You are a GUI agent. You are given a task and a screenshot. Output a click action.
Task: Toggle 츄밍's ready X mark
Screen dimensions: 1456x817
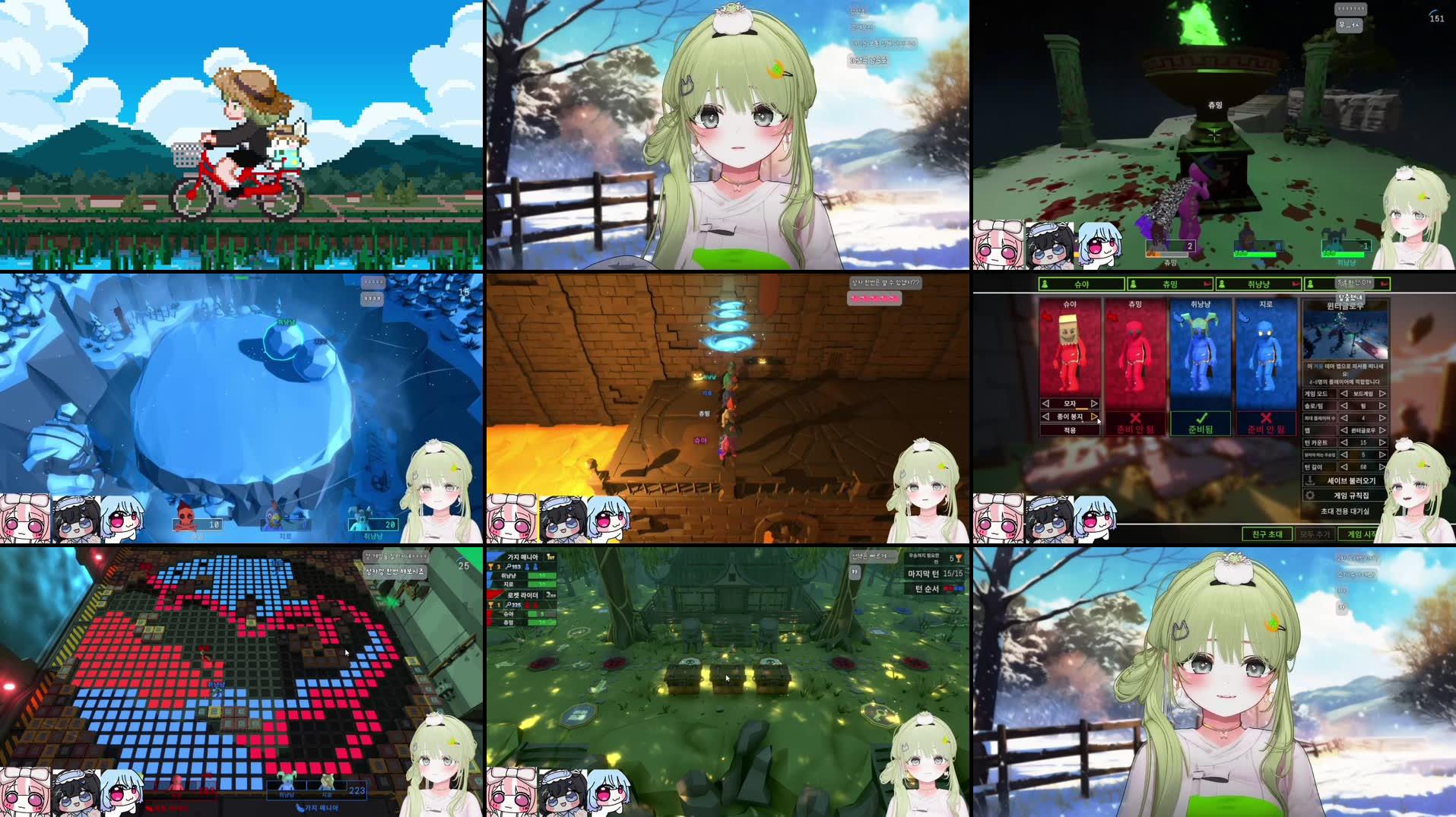[1136, 419]
